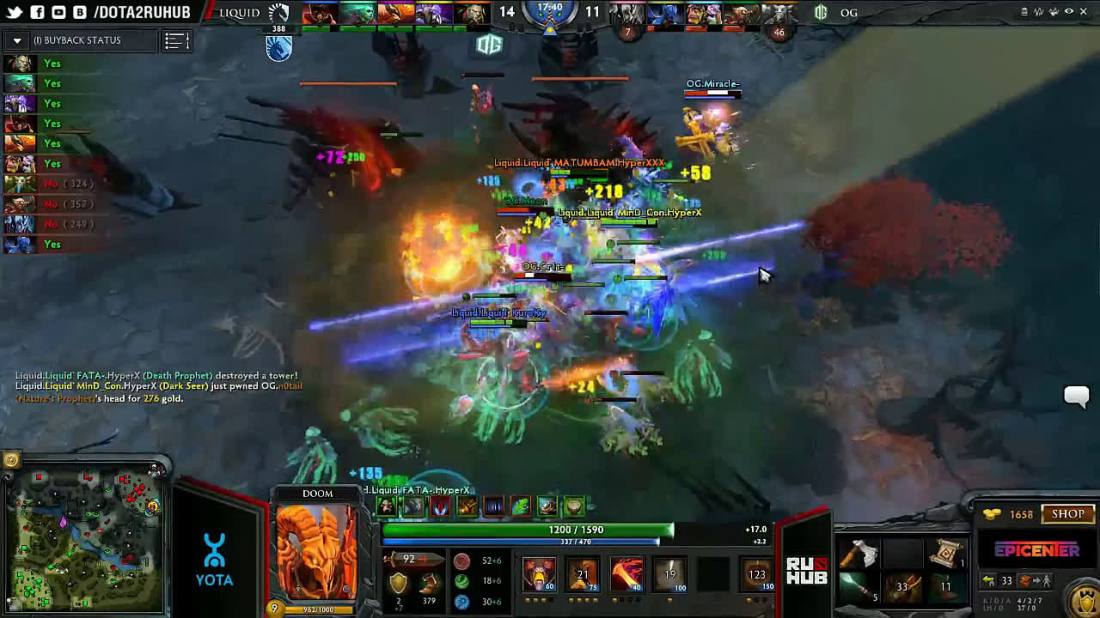The height and width of the screenshot is (618, 1100).
Task: Select the Doom hero portrait
Action: pos(317,551)
